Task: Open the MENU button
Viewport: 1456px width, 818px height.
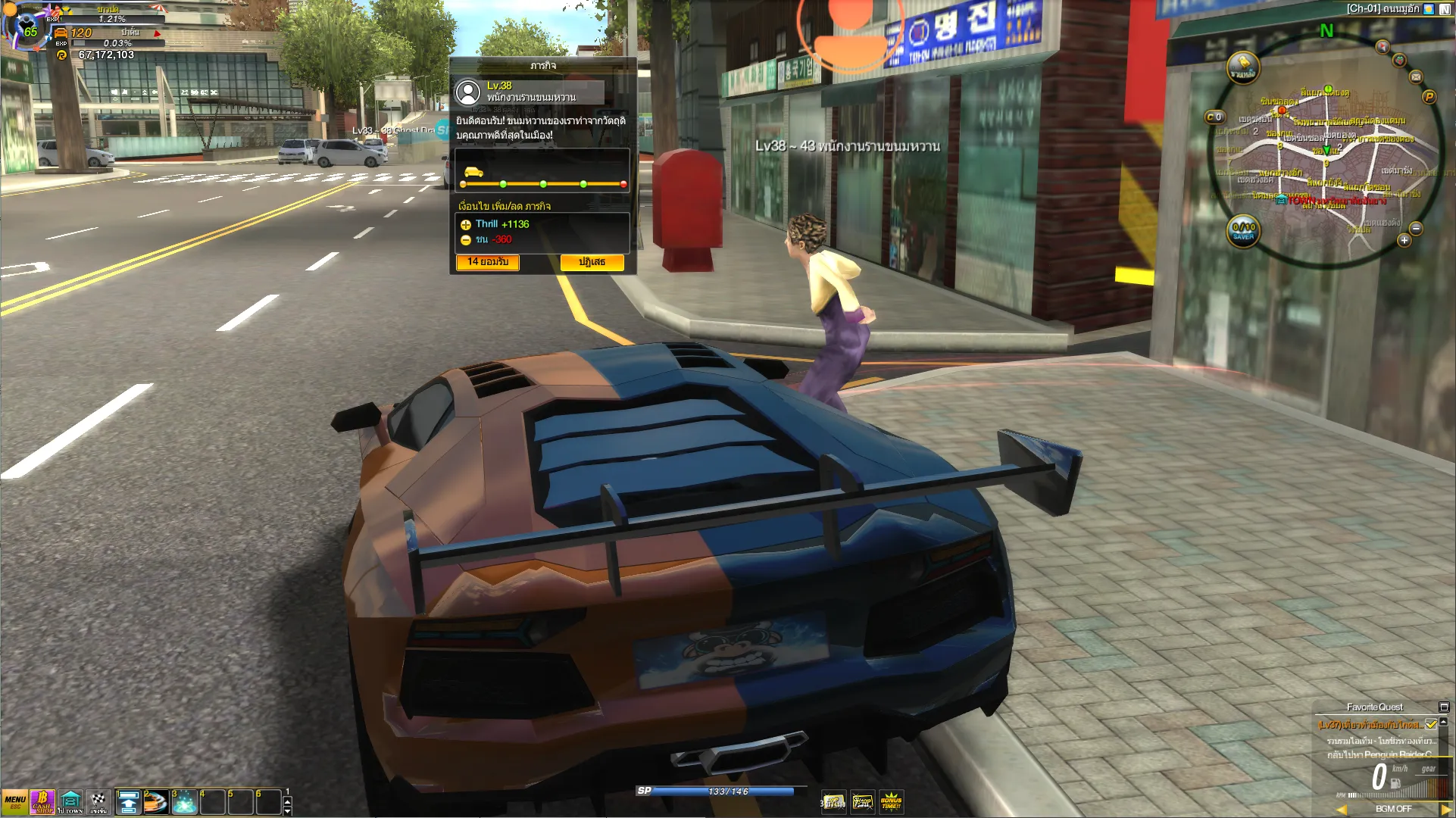Action: 14,802
